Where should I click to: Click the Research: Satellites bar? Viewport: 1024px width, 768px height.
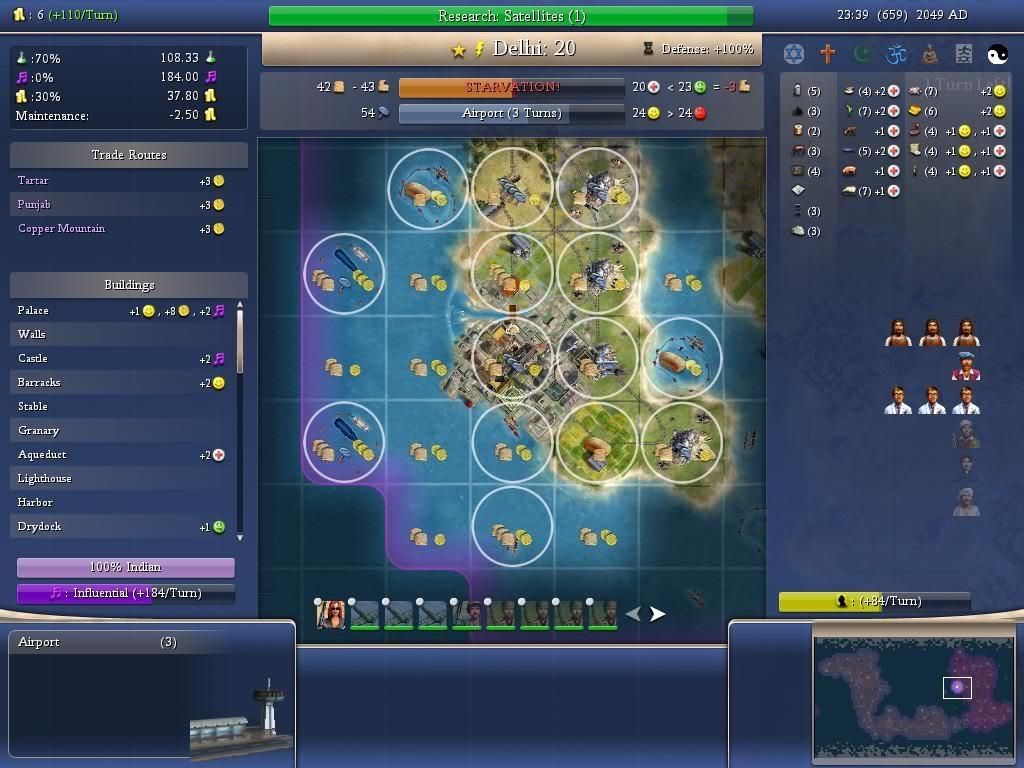tap(511, 16)
